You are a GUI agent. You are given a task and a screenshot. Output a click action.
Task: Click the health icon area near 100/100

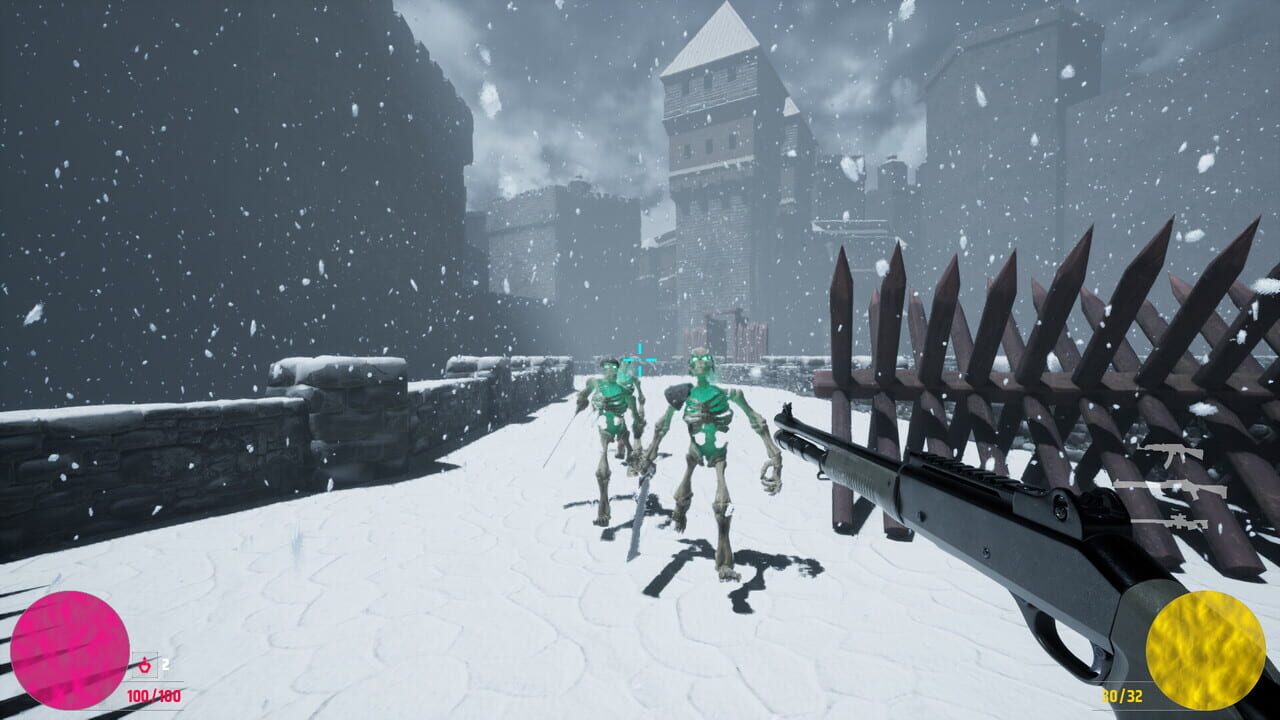tap(145, 666)
